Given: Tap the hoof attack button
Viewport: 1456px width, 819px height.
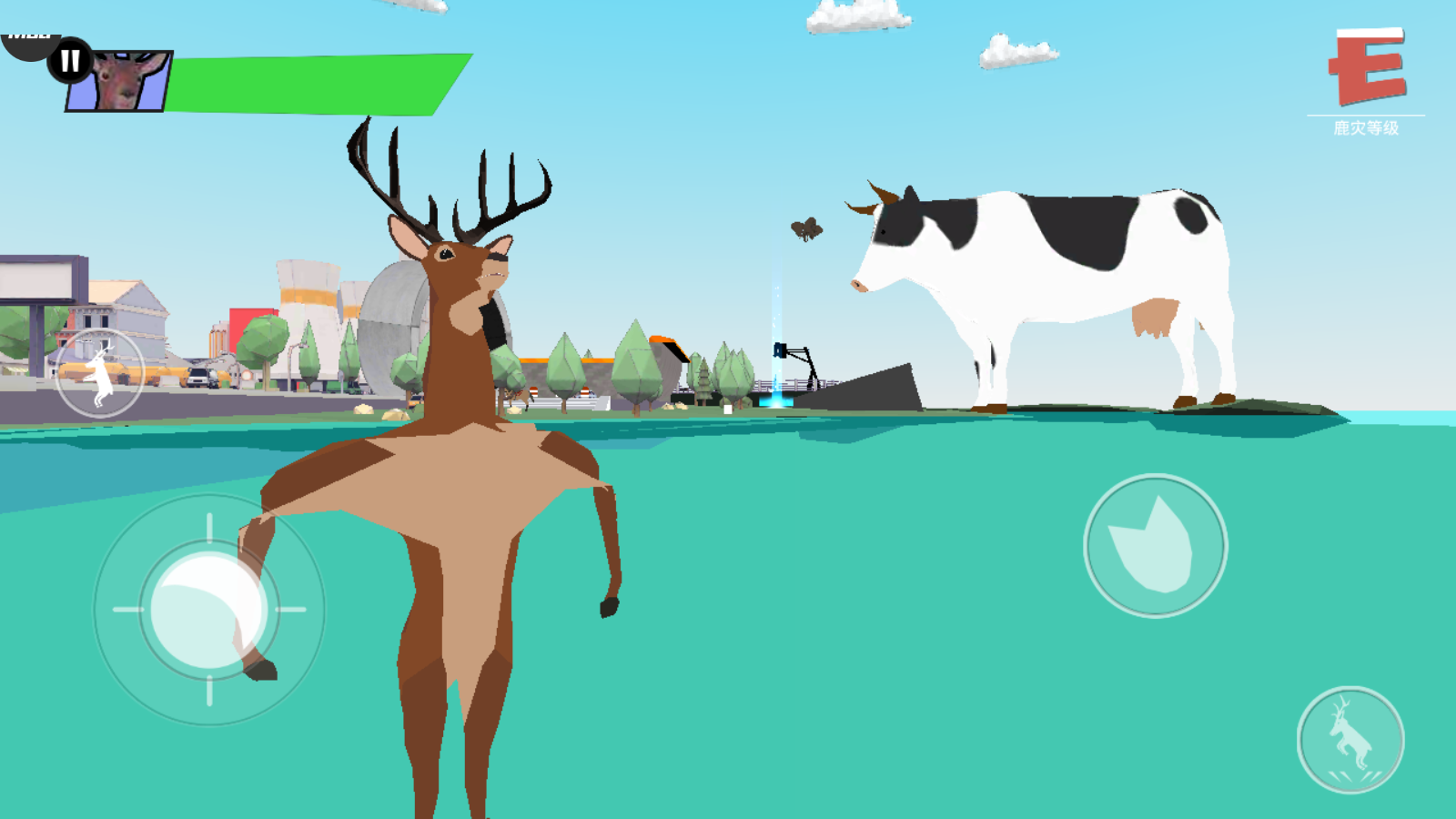Looking at the screenshot, I should (1155, 545).
